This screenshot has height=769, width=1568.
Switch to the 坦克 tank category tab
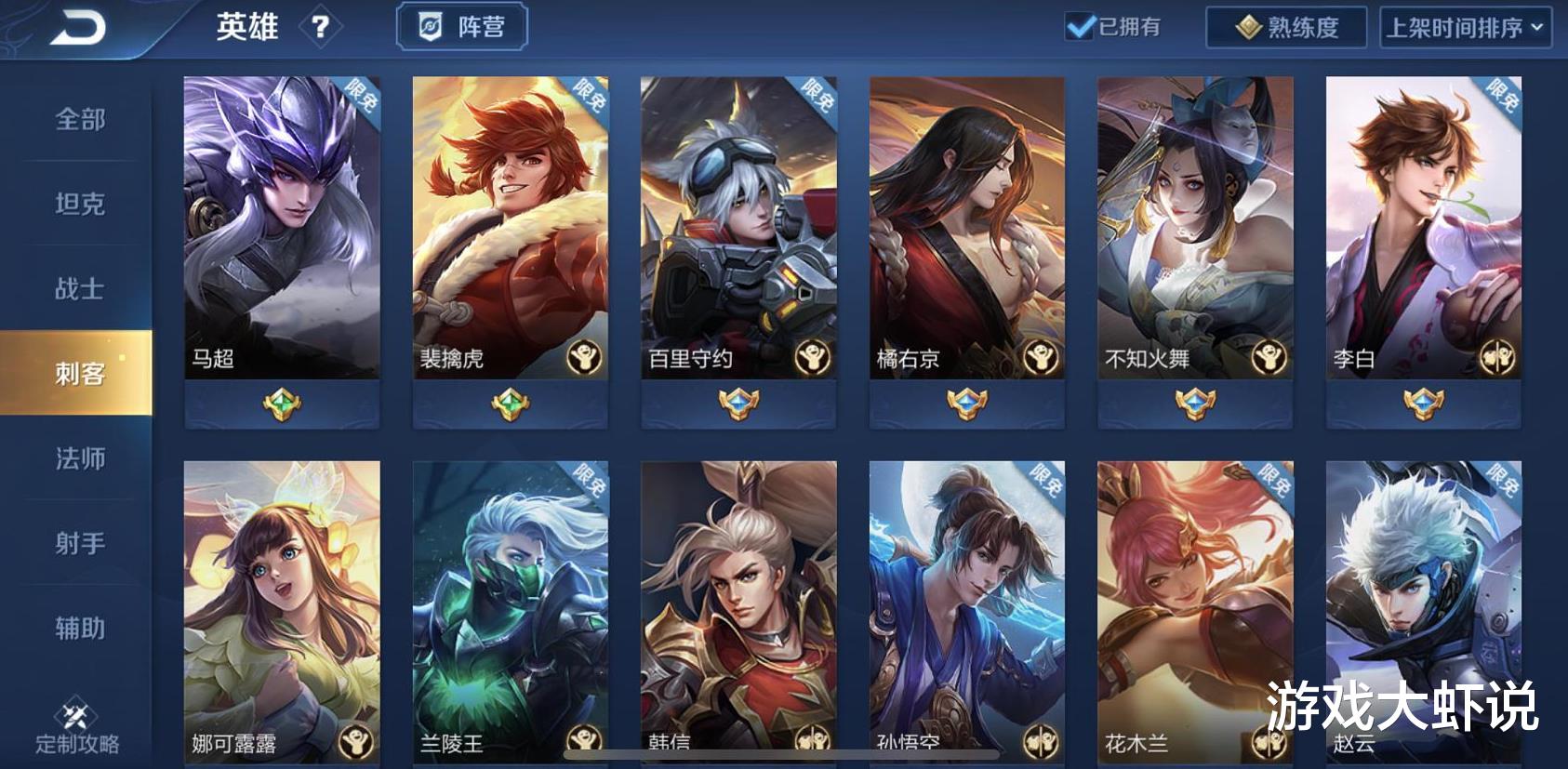[80, 205]
